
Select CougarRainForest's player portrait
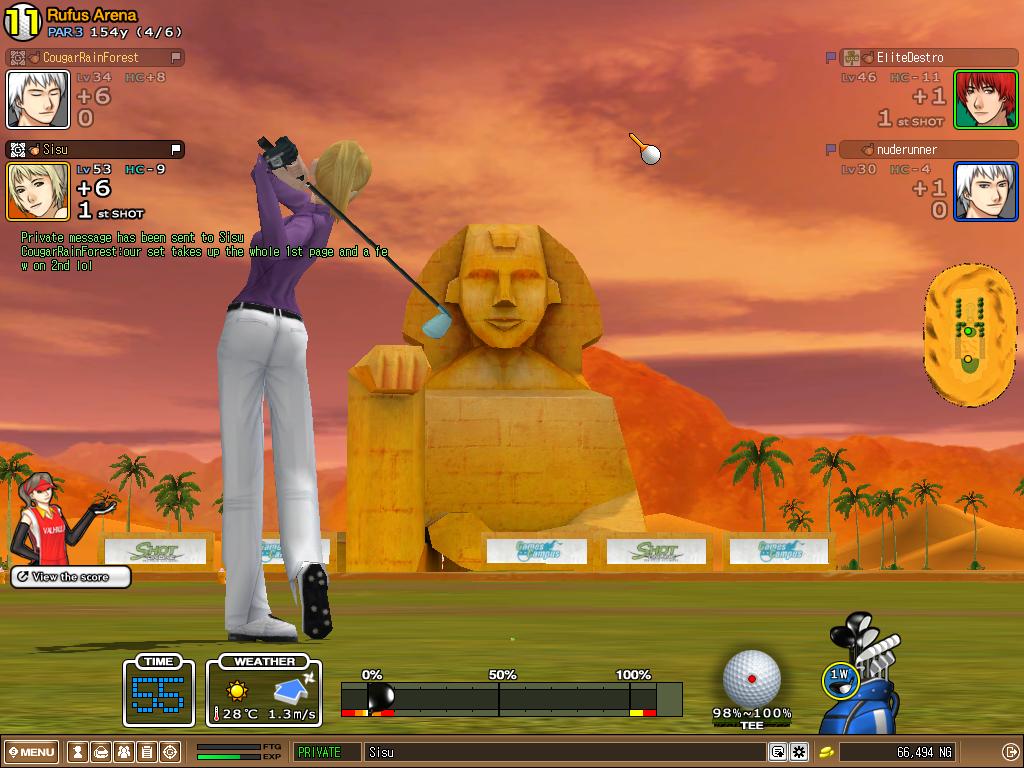coord(38,99)
